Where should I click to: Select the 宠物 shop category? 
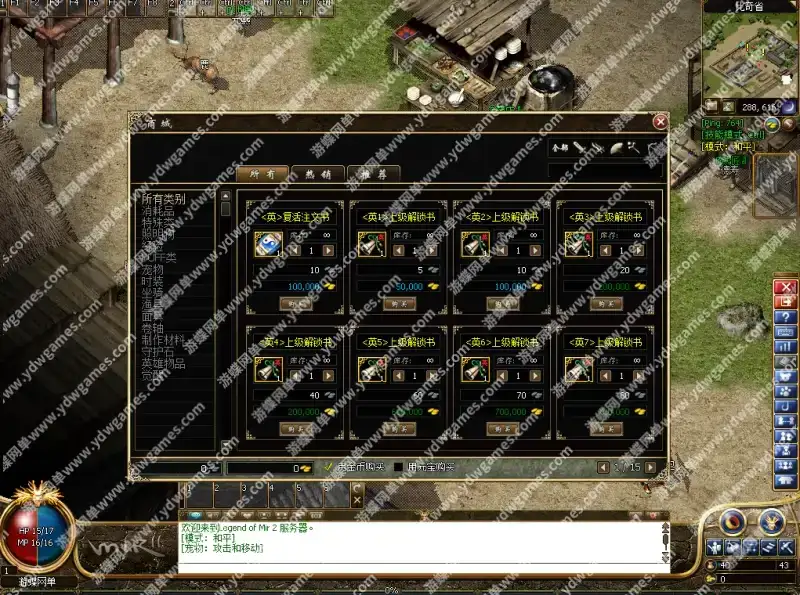point(152,269)
